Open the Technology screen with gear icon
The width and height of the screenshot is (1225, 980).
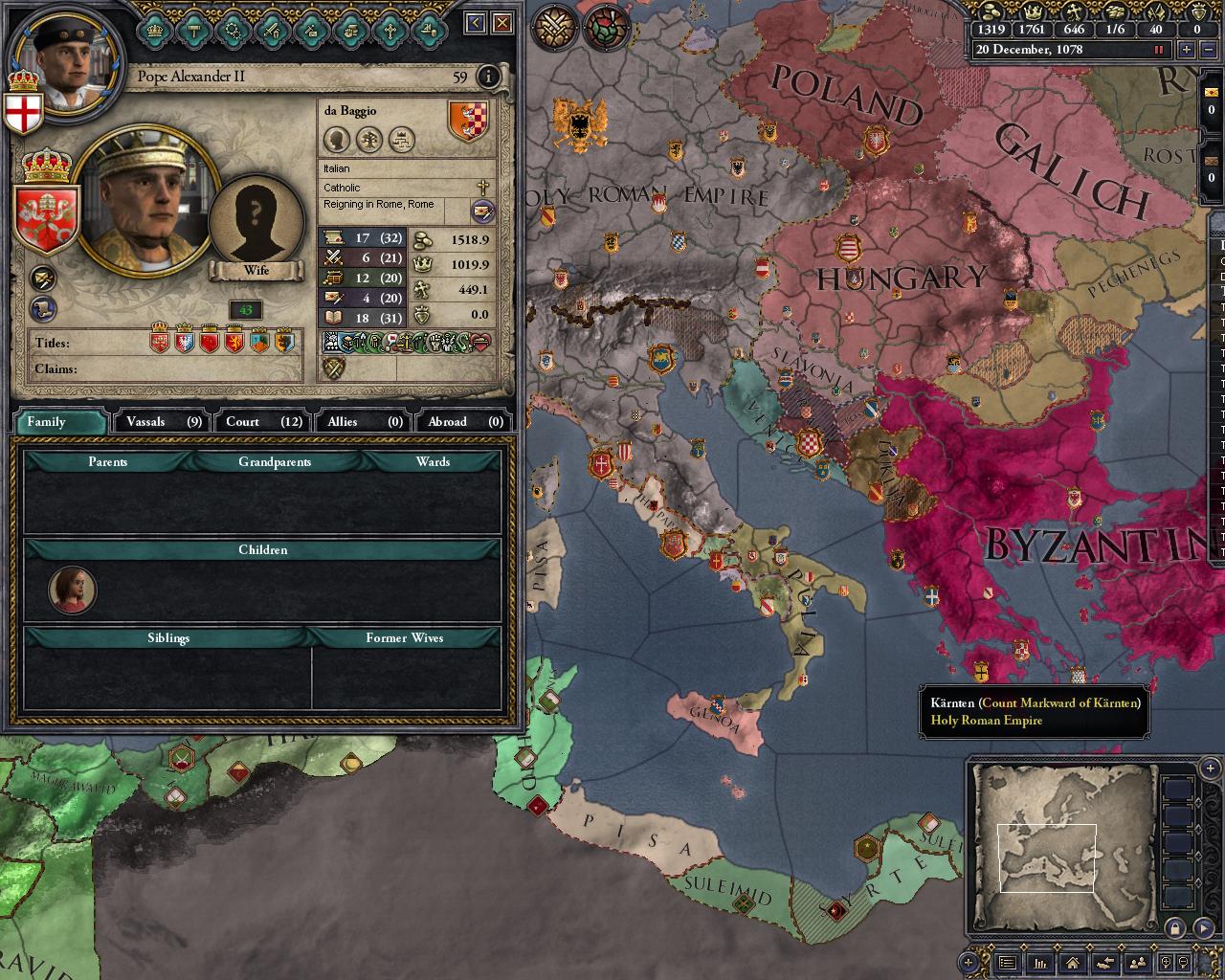pos(233,32)
